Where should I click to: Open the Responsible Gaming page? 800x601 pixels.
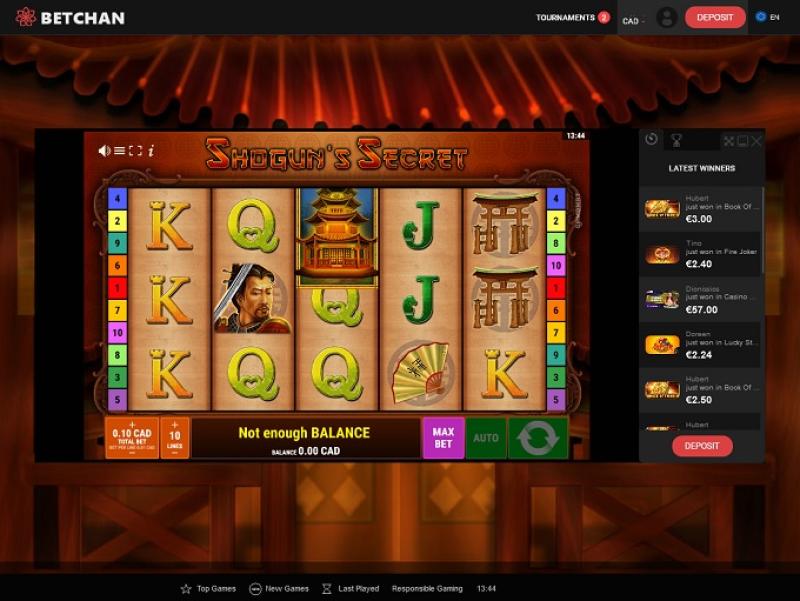pyautogui.click(x=427, y=589)
